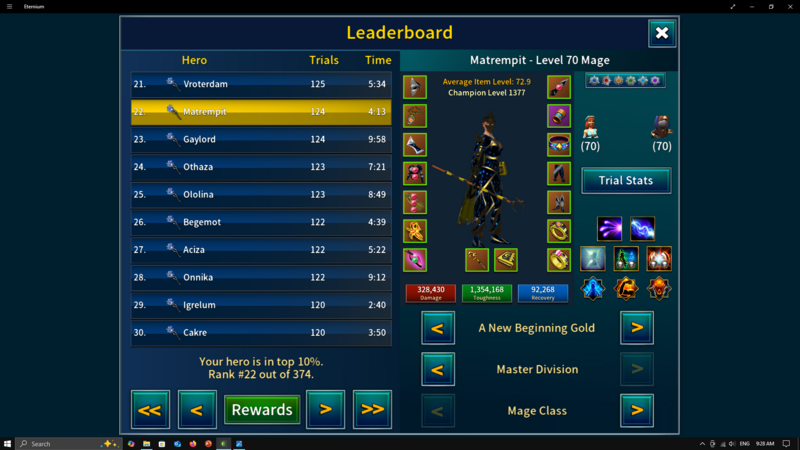
Task: Select Vroterdam's leaderboard row
Action: click(x=261, y=84)
